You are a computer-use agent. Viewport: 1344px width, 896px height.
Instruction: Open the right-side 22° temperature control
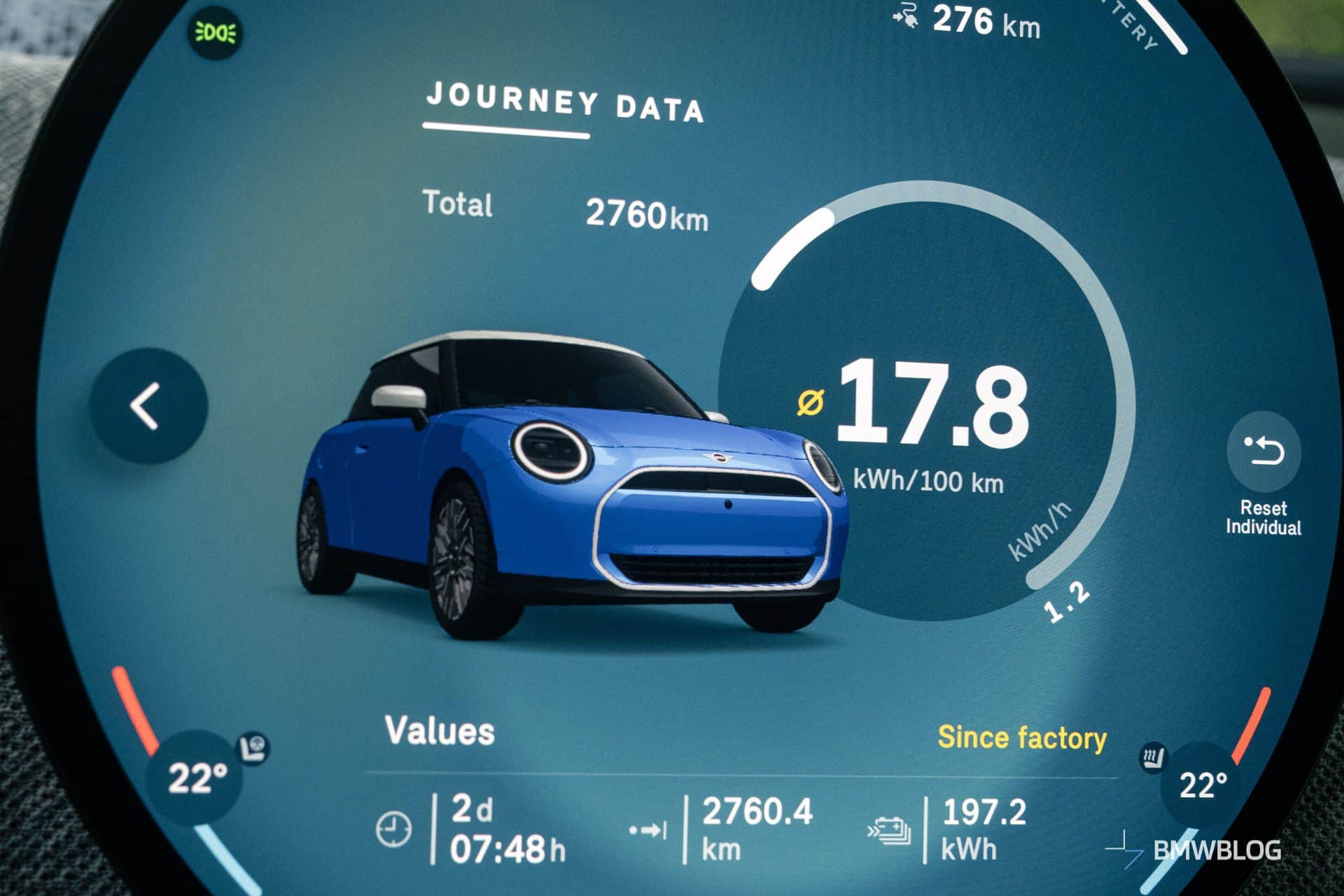coord(1203,785)
